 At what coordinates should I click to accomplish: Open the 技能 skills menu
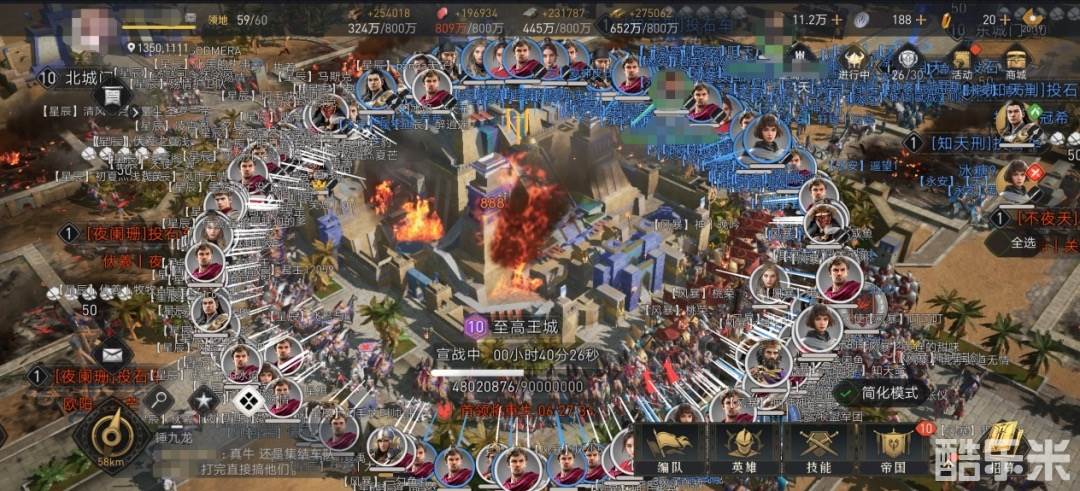coord(817,449)
